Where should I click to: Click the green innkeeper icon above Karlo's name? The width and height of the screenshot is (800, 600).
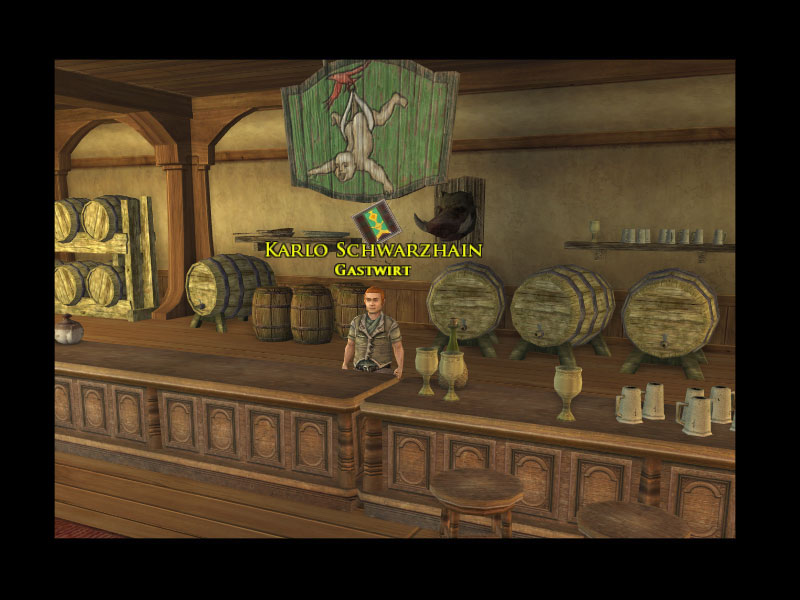tap(375, 220)
